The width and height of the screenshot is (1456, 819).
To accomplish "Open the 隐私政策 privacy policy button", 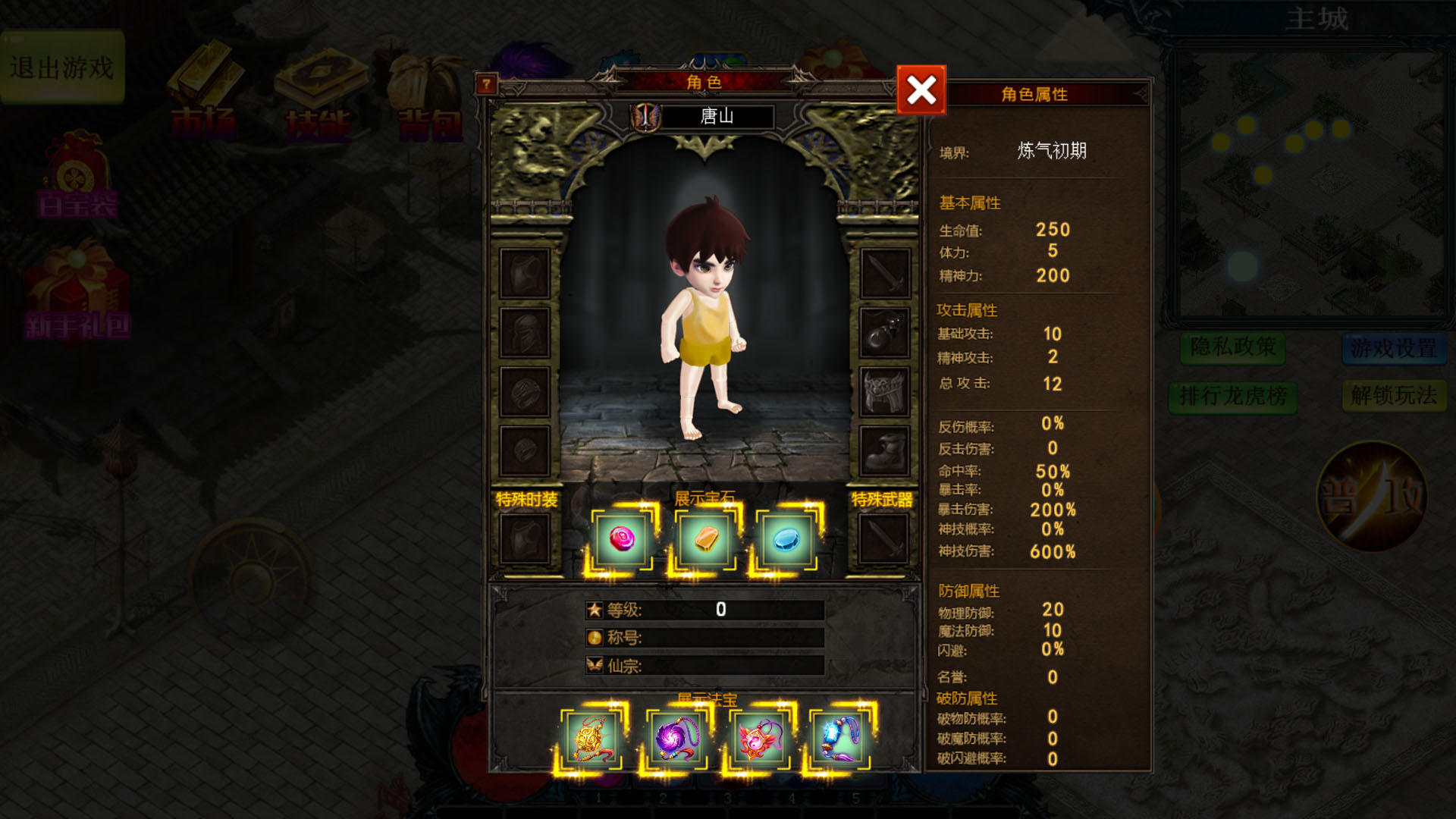I will pyautogui.click(x=1232, y=347).
